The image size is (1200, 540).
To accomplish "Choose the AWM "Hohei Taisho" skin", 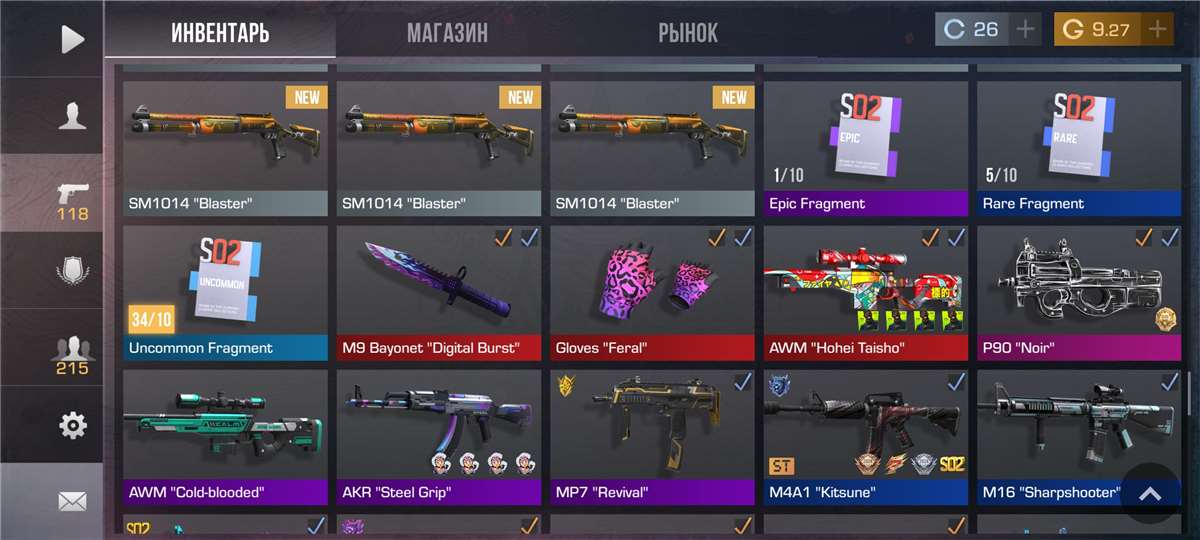I will (866, 292).
